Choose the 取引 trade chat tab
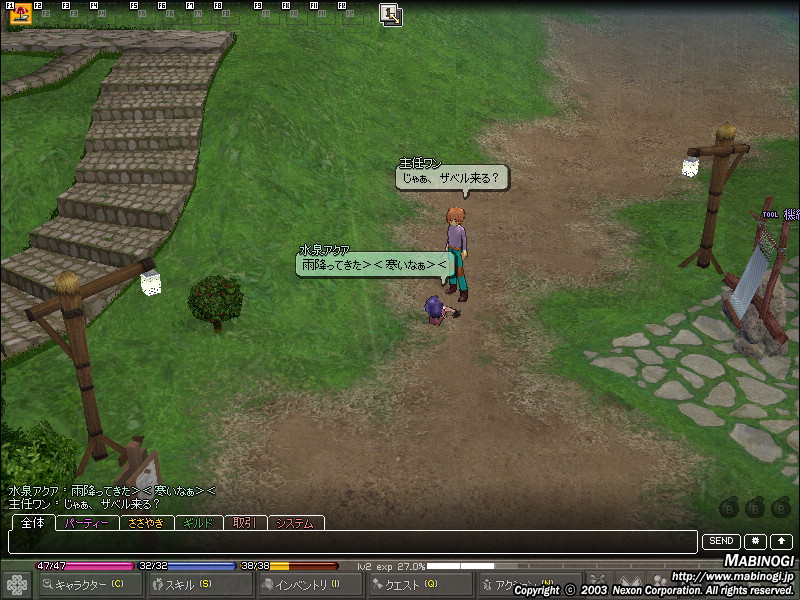Screen dimensions: 800x600 [x=246, y=523]
